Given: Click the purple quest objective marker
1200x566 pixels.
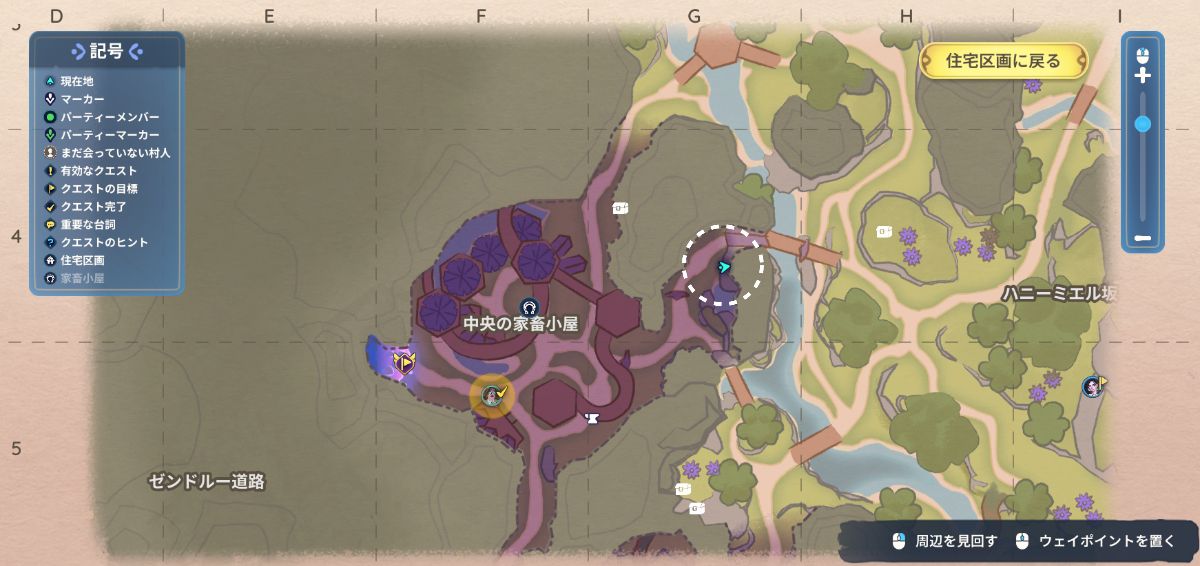Looking at the screenshot, I should [404, 363].
